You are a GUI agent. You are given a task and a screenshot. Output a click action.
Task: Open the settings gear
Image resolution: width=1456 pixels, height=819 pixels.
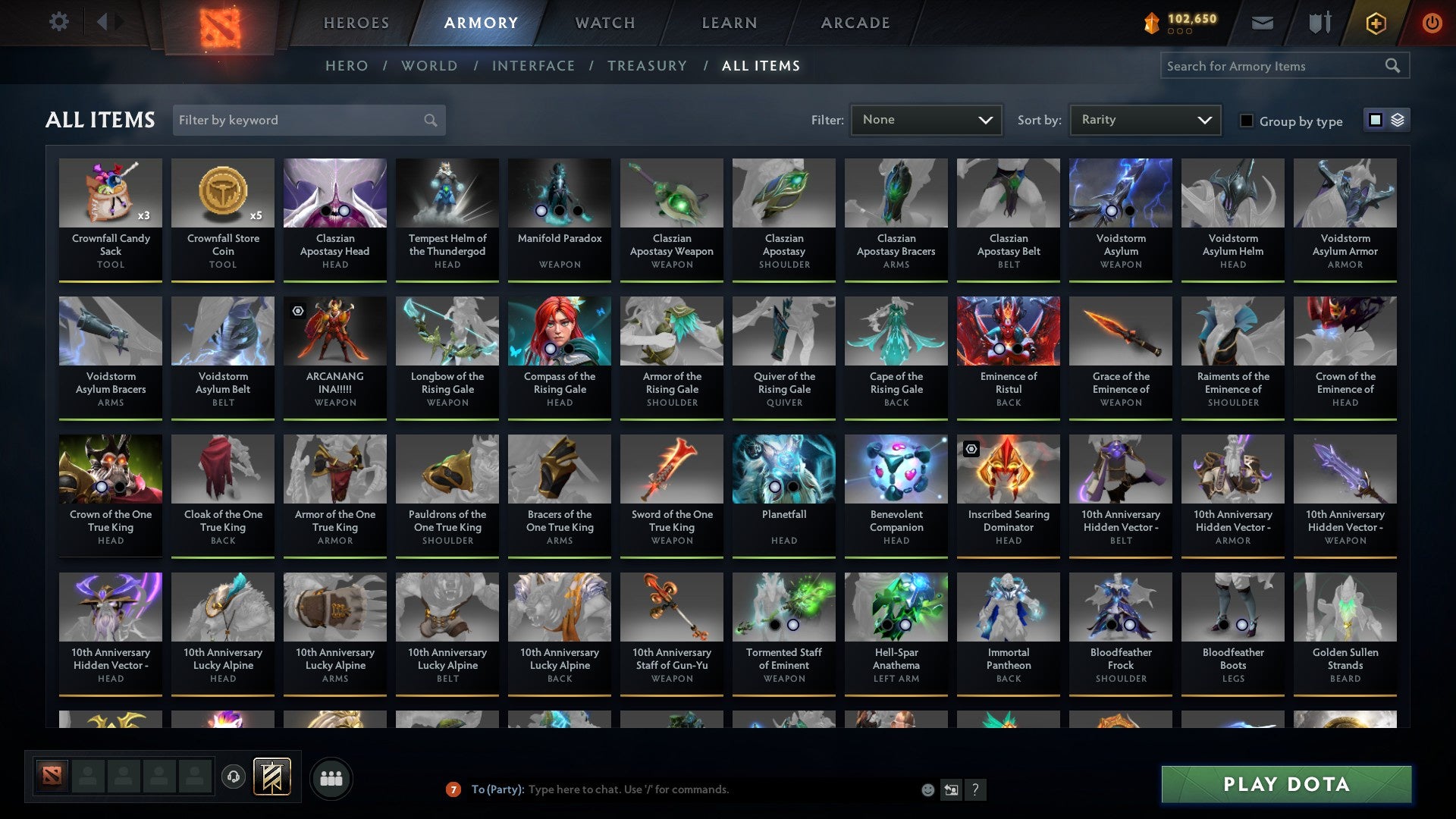(x=59, y=22)
